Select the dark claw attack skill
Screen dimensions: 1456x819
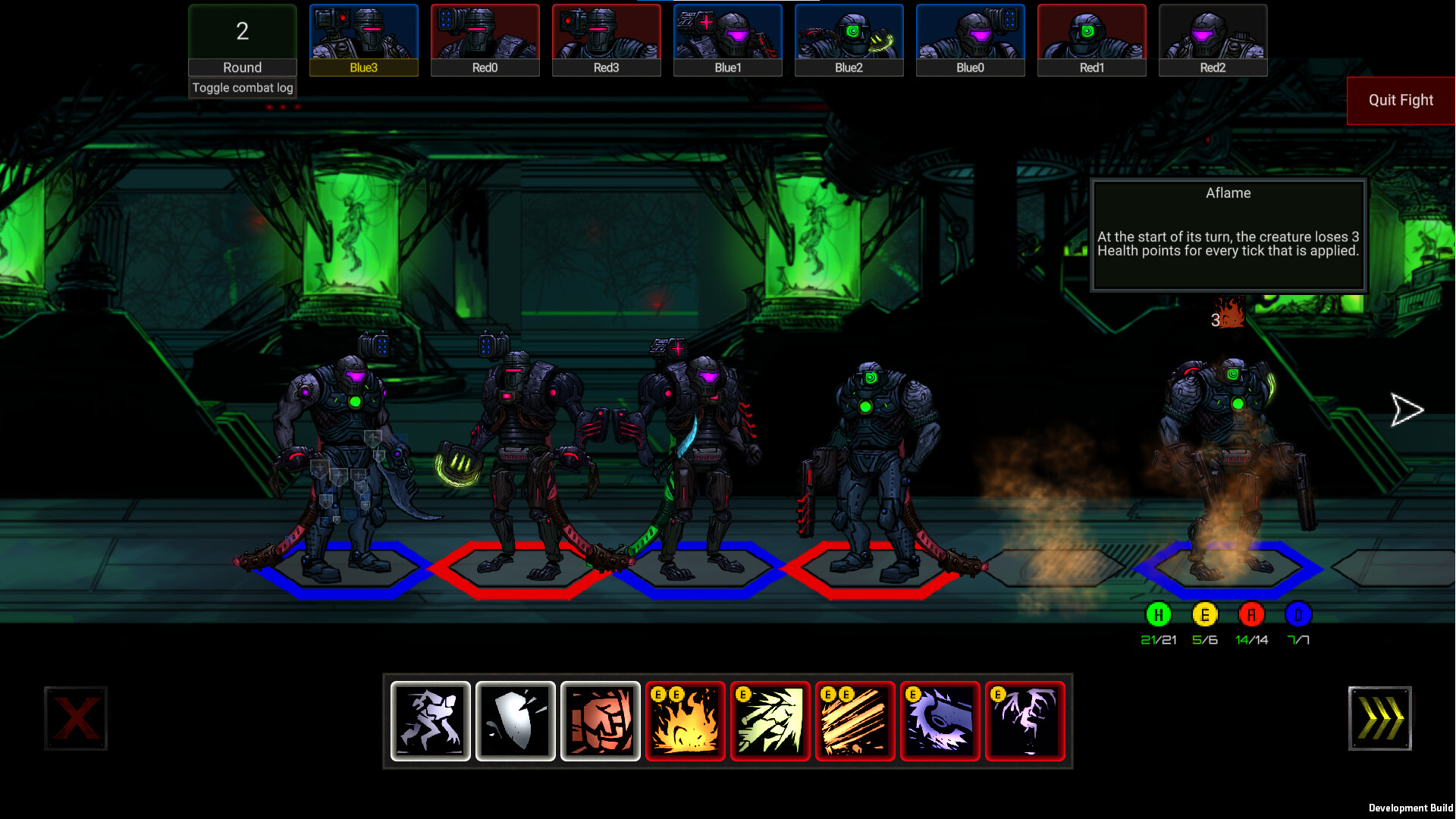pos(1025,720)
